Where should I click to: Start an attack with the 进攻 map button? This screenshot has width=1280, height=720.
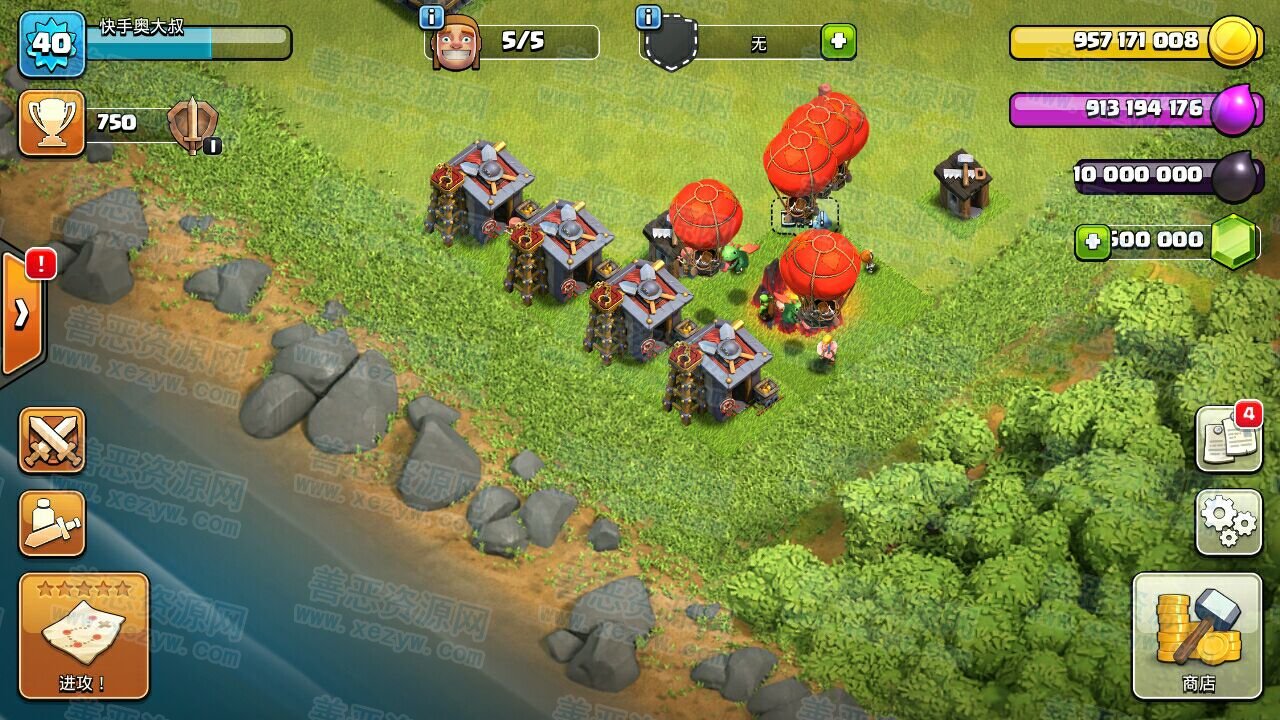tap(84, 635)
